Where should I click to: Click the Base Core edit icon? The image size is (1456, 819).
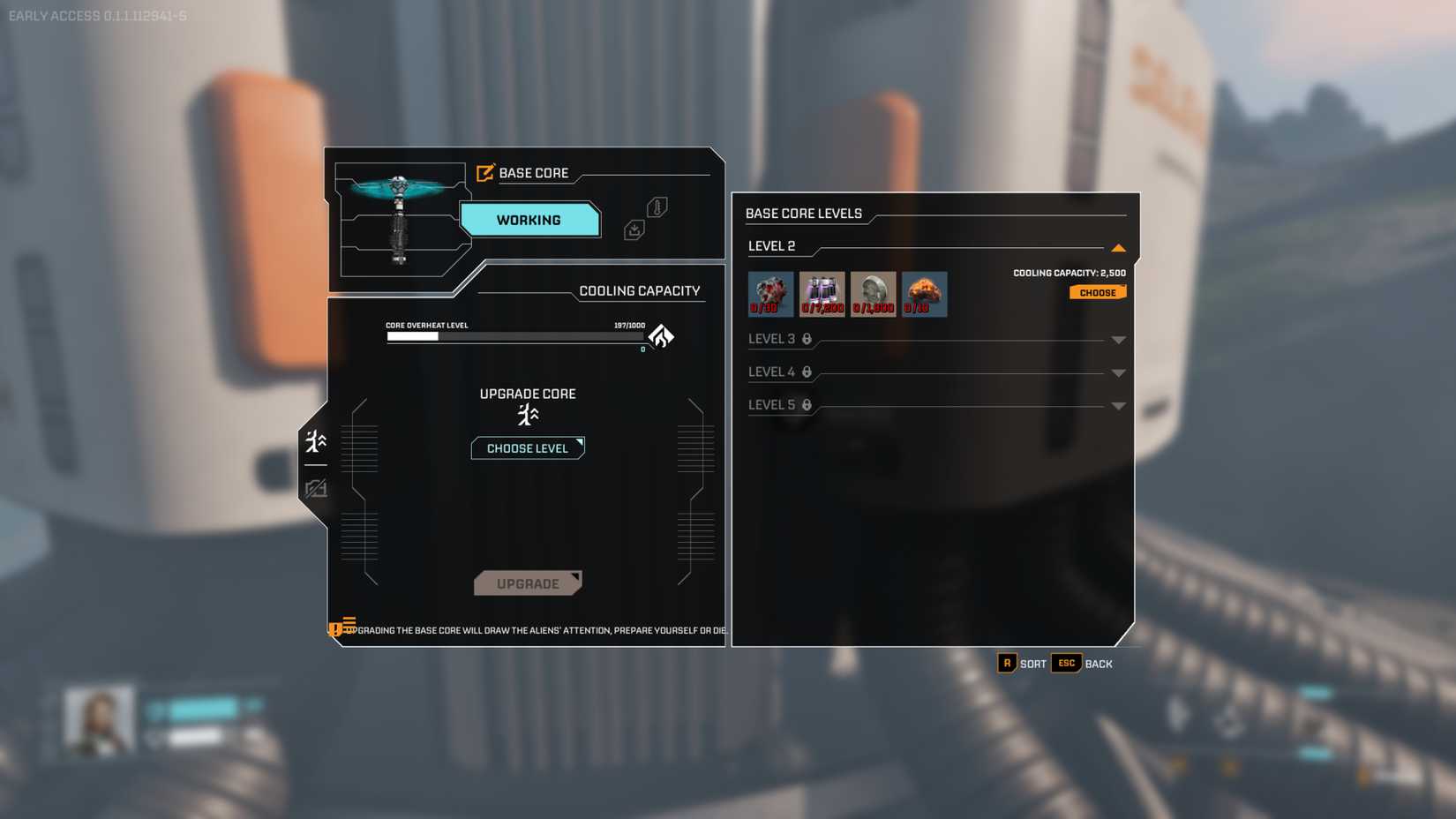click(x=484, y=173)
